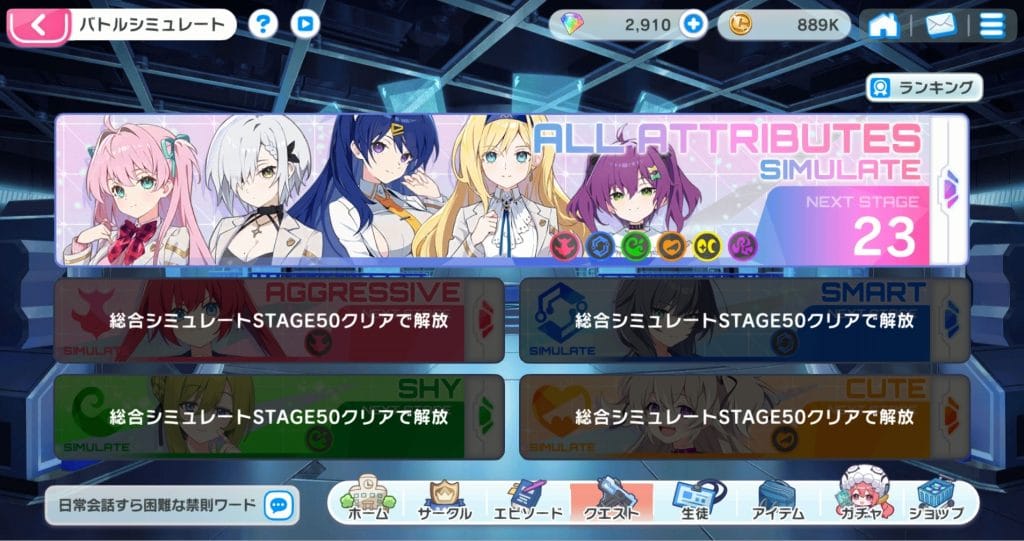Open the アイテム tab
The width and height of the screenshot is (1024, 541).
coord(775,501)
